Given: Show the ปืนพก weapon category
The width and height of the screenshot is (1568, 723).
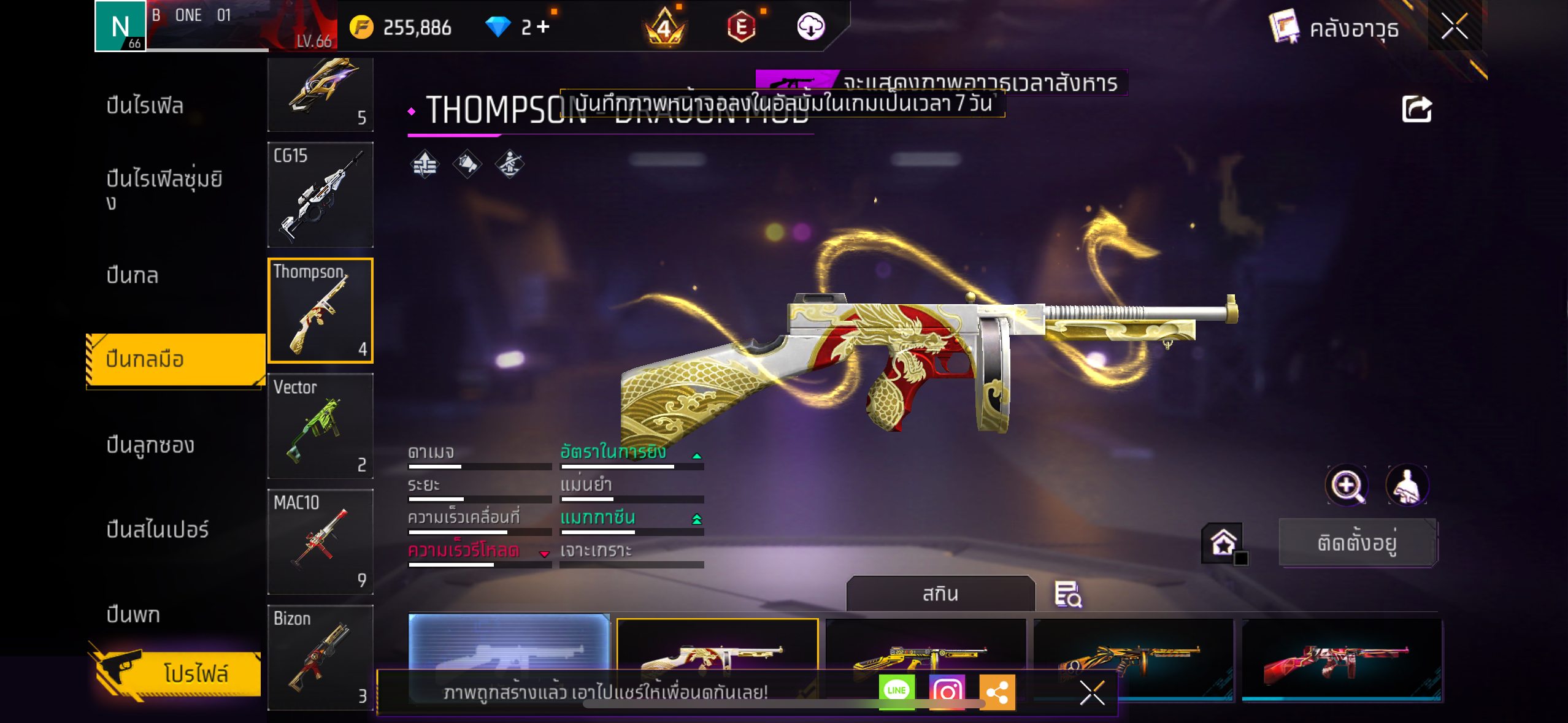Looking at the screenshot, I should (133, 614).
